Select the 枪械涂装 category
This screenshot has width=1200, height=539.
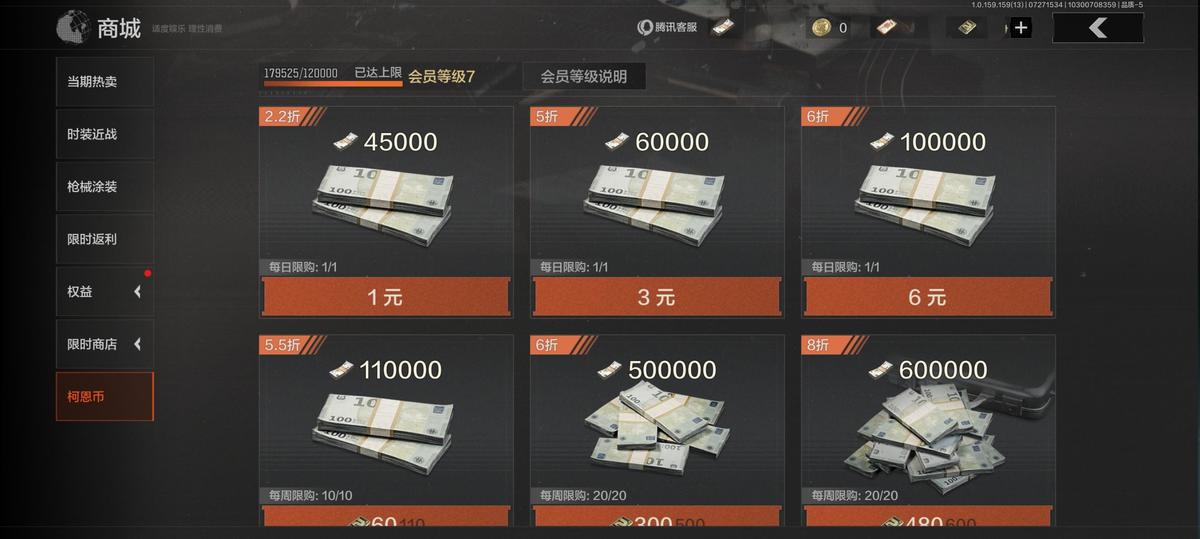tap(104, 187)
